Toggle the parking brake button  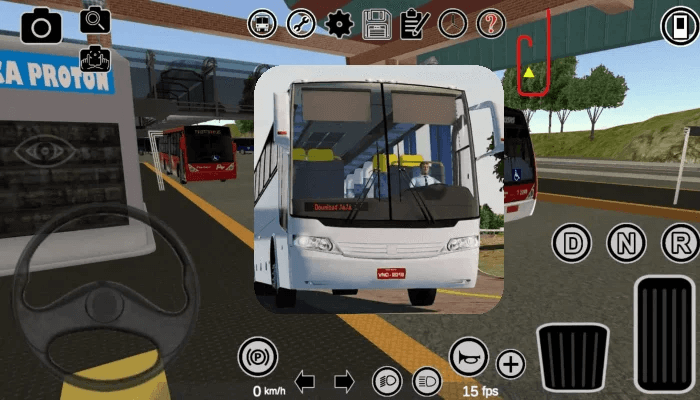[x=258, y=357]
